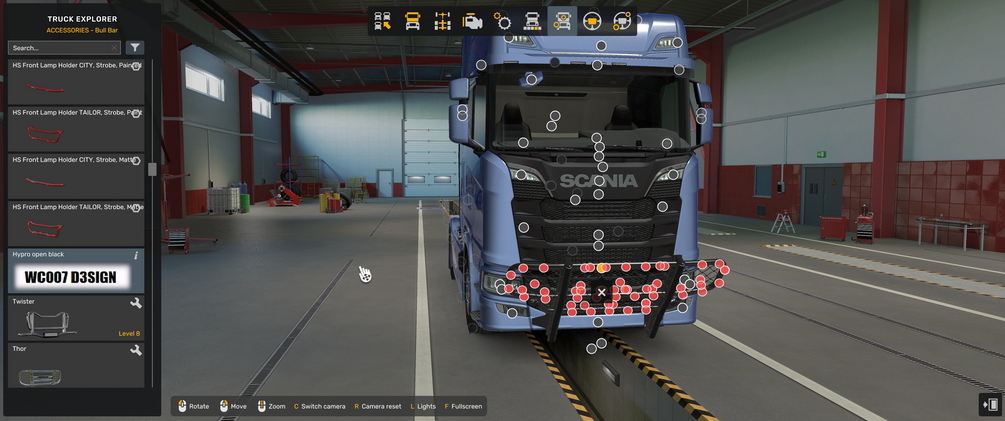Switch to the engine category
Viewport: 1005px width, 421px height.
click(x=472, y=21)
